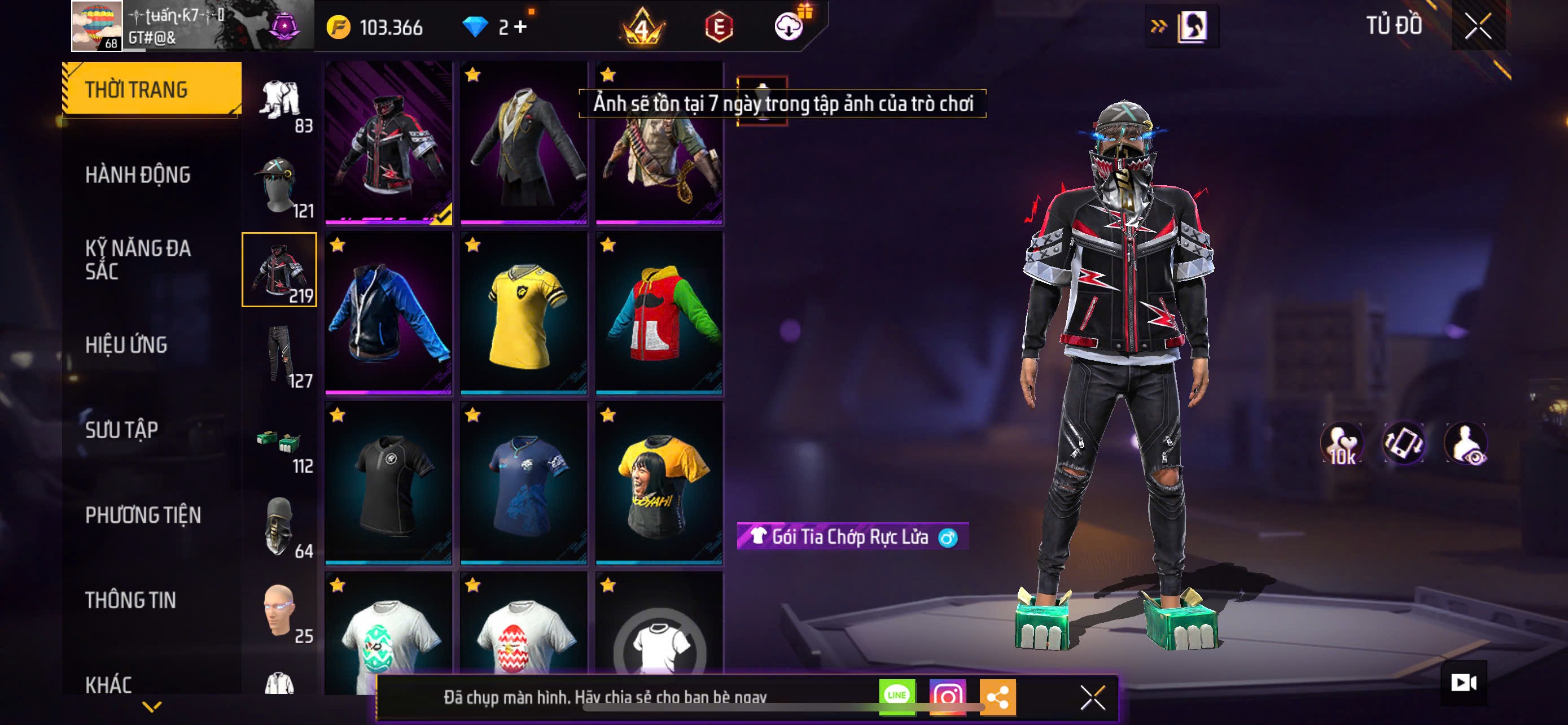Choose the blue hooded jacket
Viewport: 1568px width, 725px height.
click(x=388, y=313)
